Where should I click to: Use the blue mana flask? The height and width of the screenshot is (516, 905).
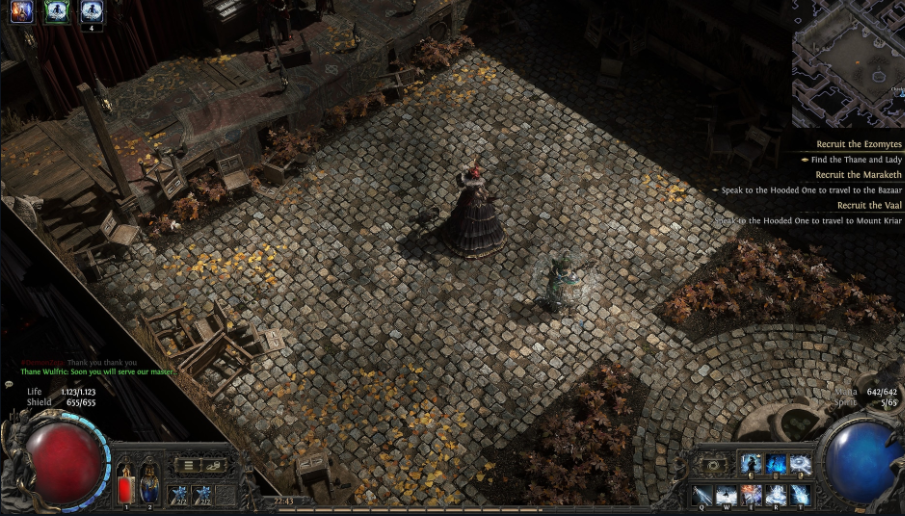pos(148,481)
